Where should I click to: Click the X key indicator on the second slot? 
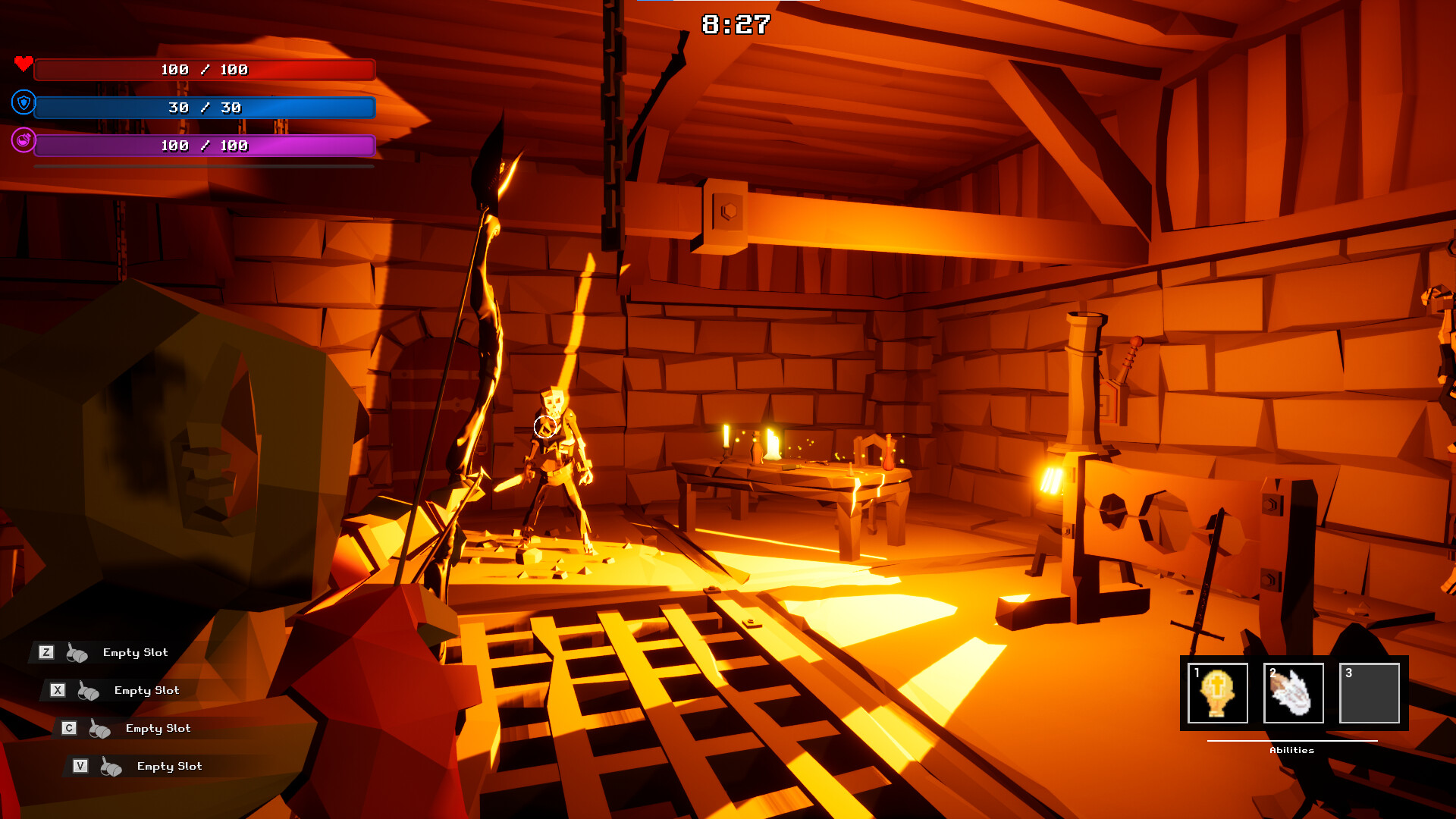pyautogui.click(x=58, y=689)
